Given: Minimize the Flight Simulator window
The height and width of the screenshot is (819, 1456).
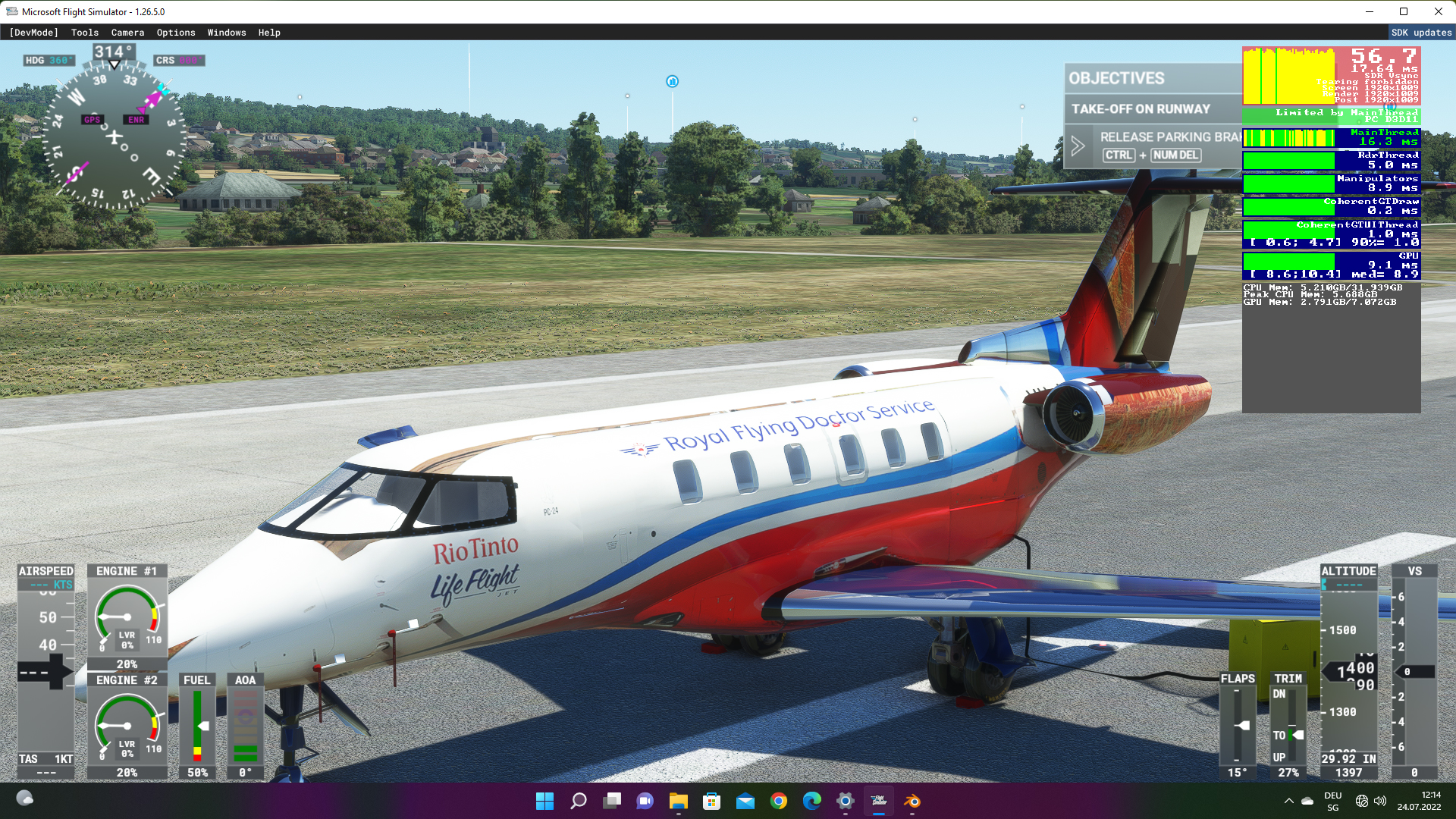Looking at the screenshot, I should click(1370, 11).
